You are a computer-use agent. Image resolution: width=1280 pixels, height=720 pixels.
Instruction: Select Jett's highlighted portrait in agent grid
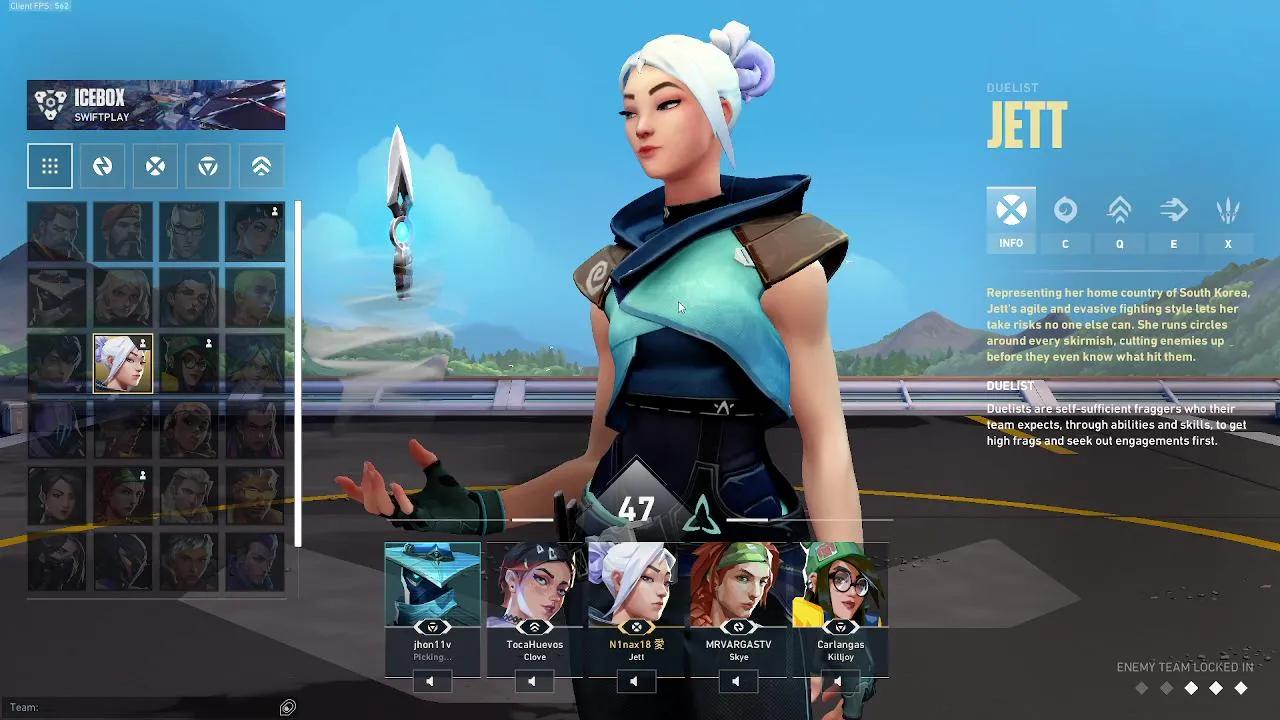(121, 362)
